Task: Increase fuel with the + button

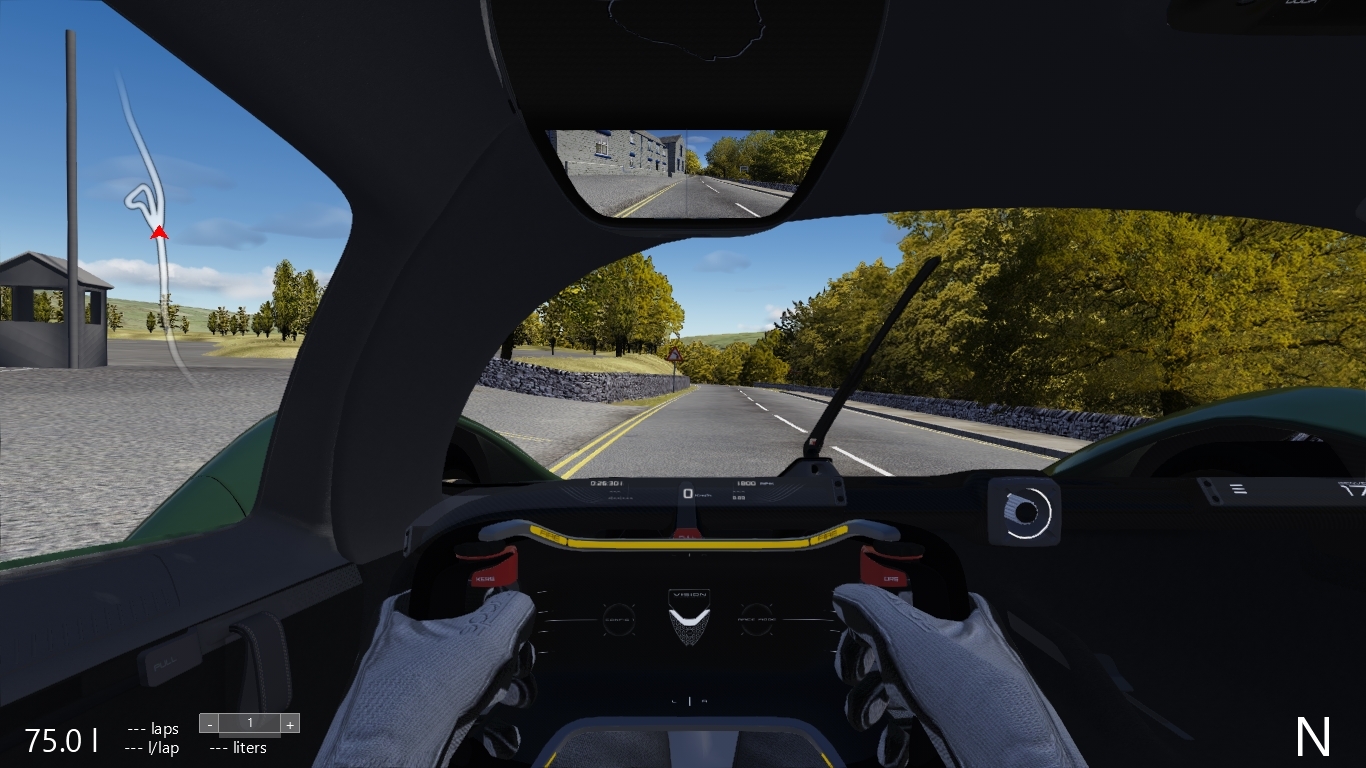Action: pos(290,722)
